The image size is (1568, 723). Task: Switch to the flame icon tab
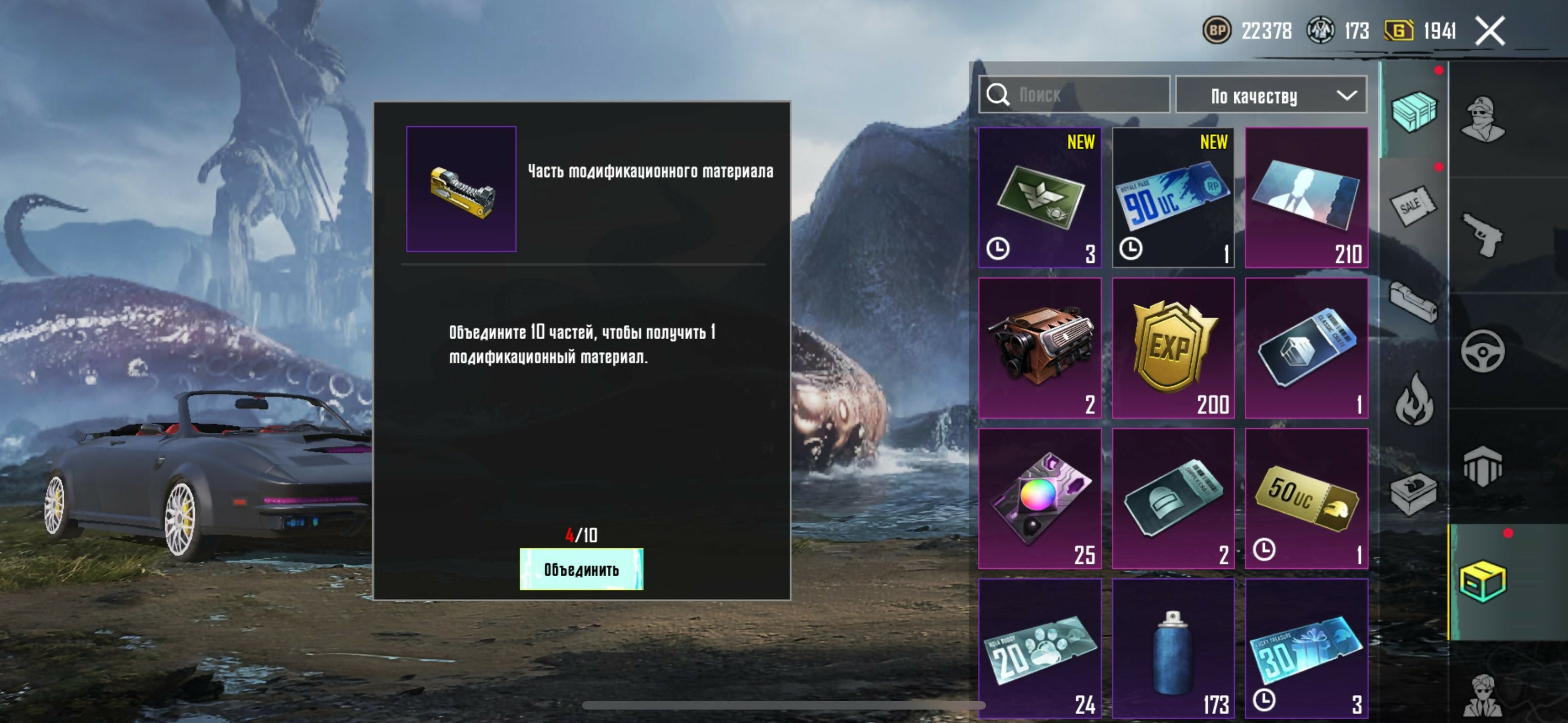[x=1413, y=400]
